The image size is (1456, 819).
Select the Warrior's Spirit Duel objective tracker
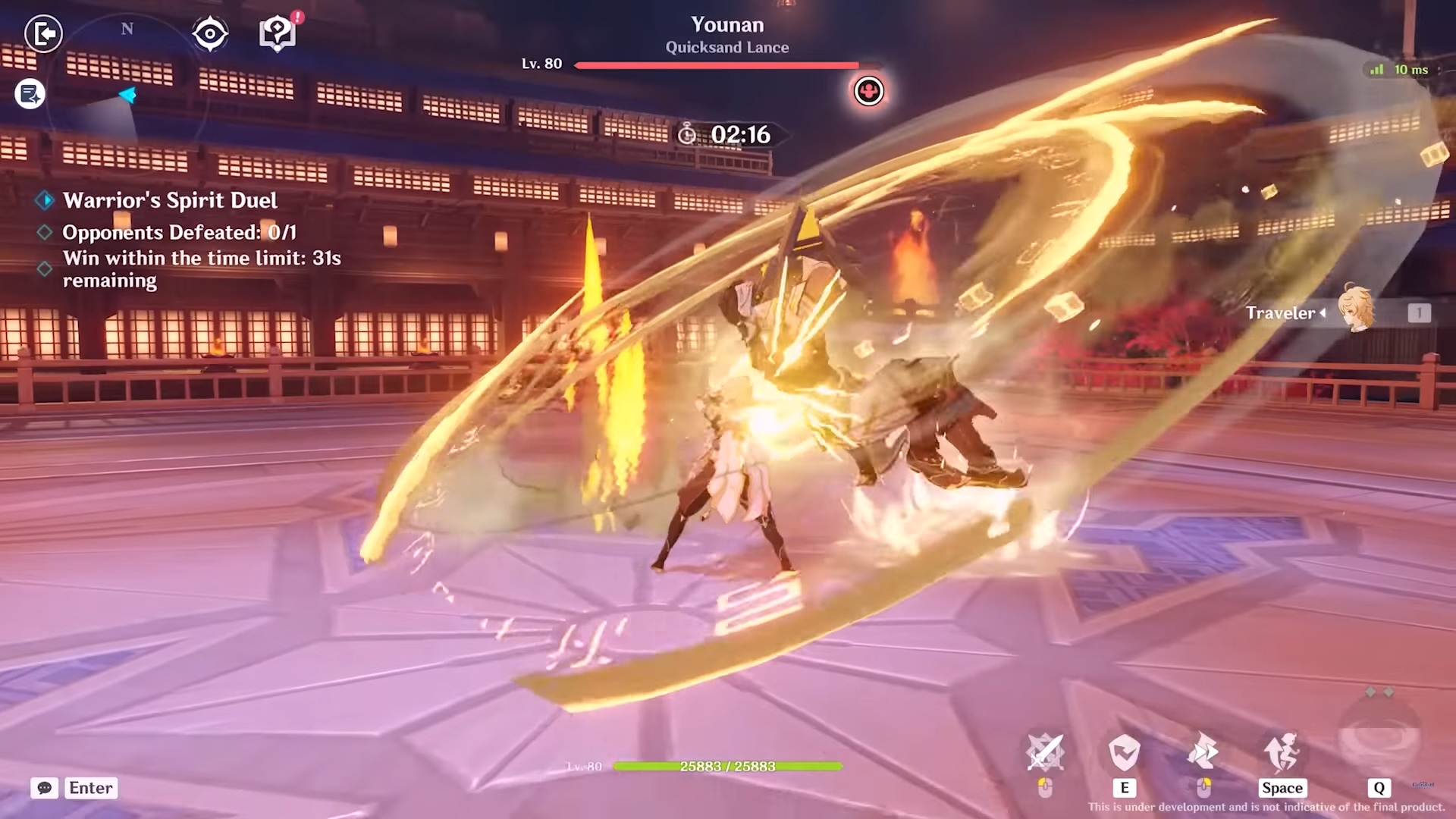(x=170, y=200)
